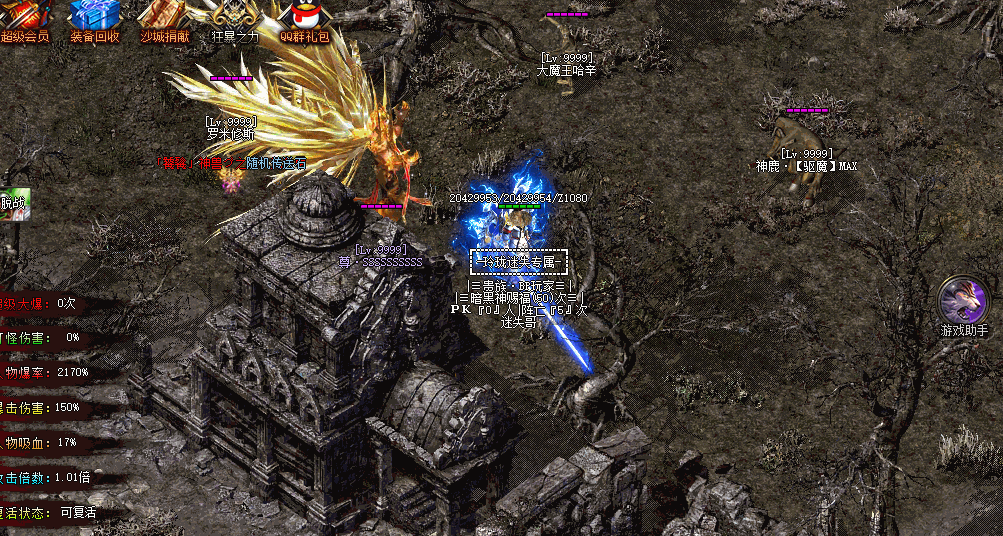This screenshot has width=1003, height=536.
Task: Select the 沙城捐献 donation scroll icon
Action: pos(165,17)
